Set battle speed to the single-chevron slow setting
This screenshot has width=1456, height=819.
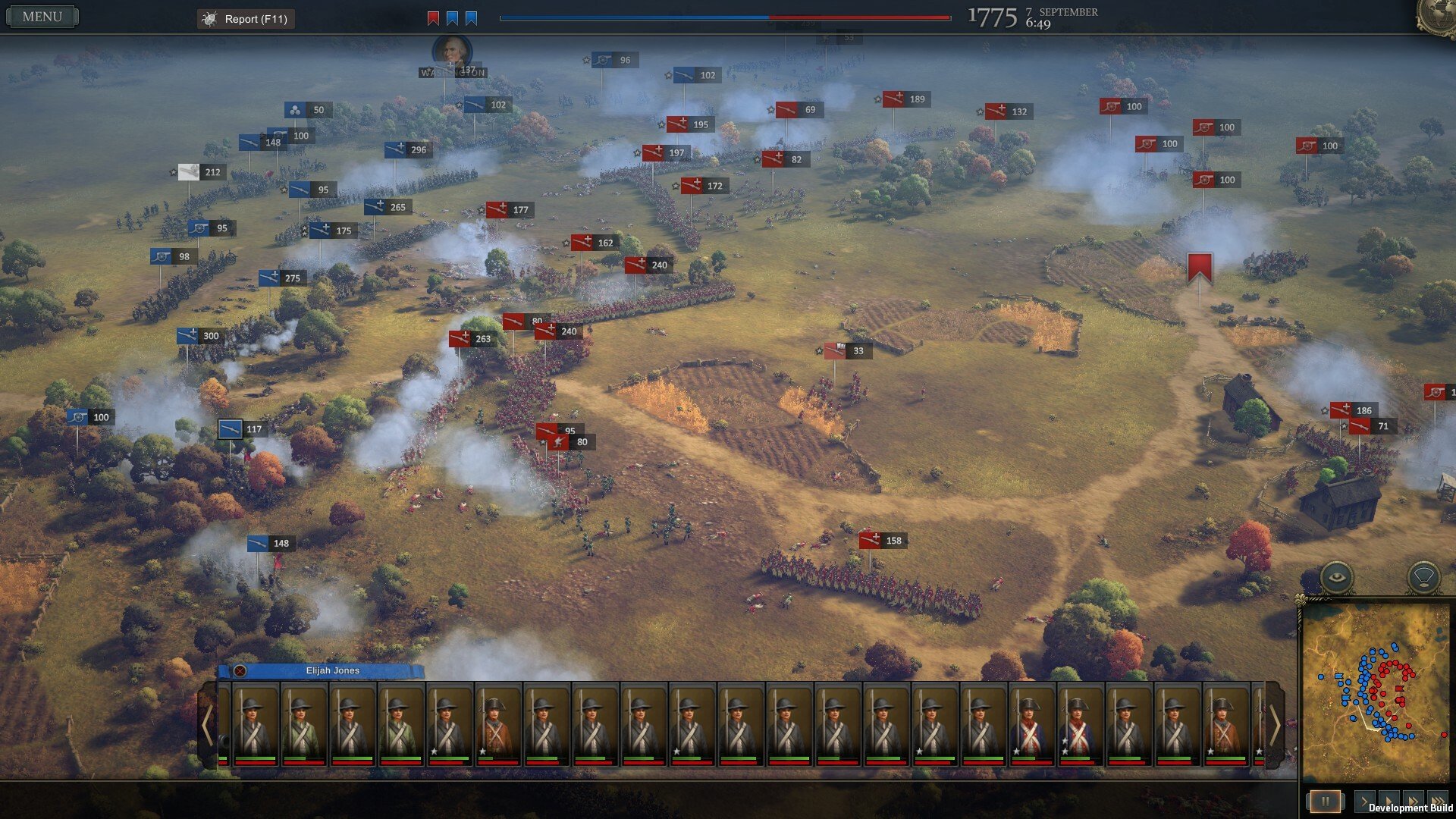(1363, 801)
